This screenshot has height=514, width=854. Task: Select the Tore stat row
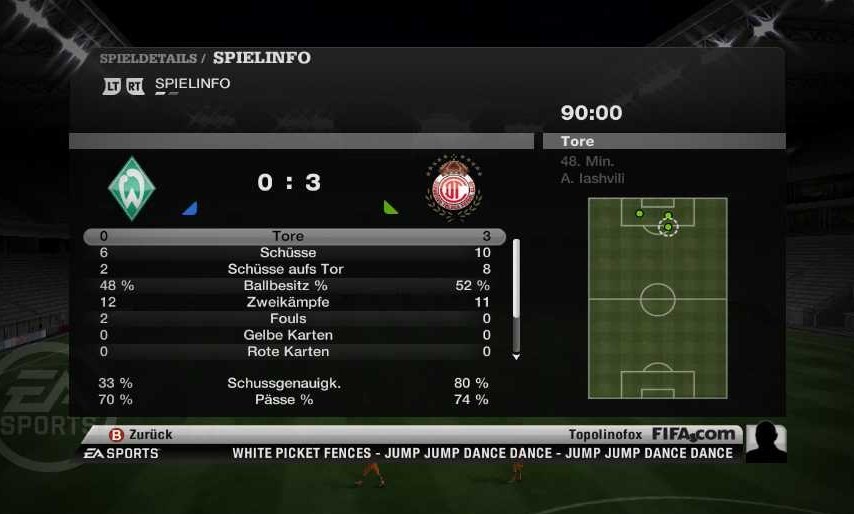[288, 237]
